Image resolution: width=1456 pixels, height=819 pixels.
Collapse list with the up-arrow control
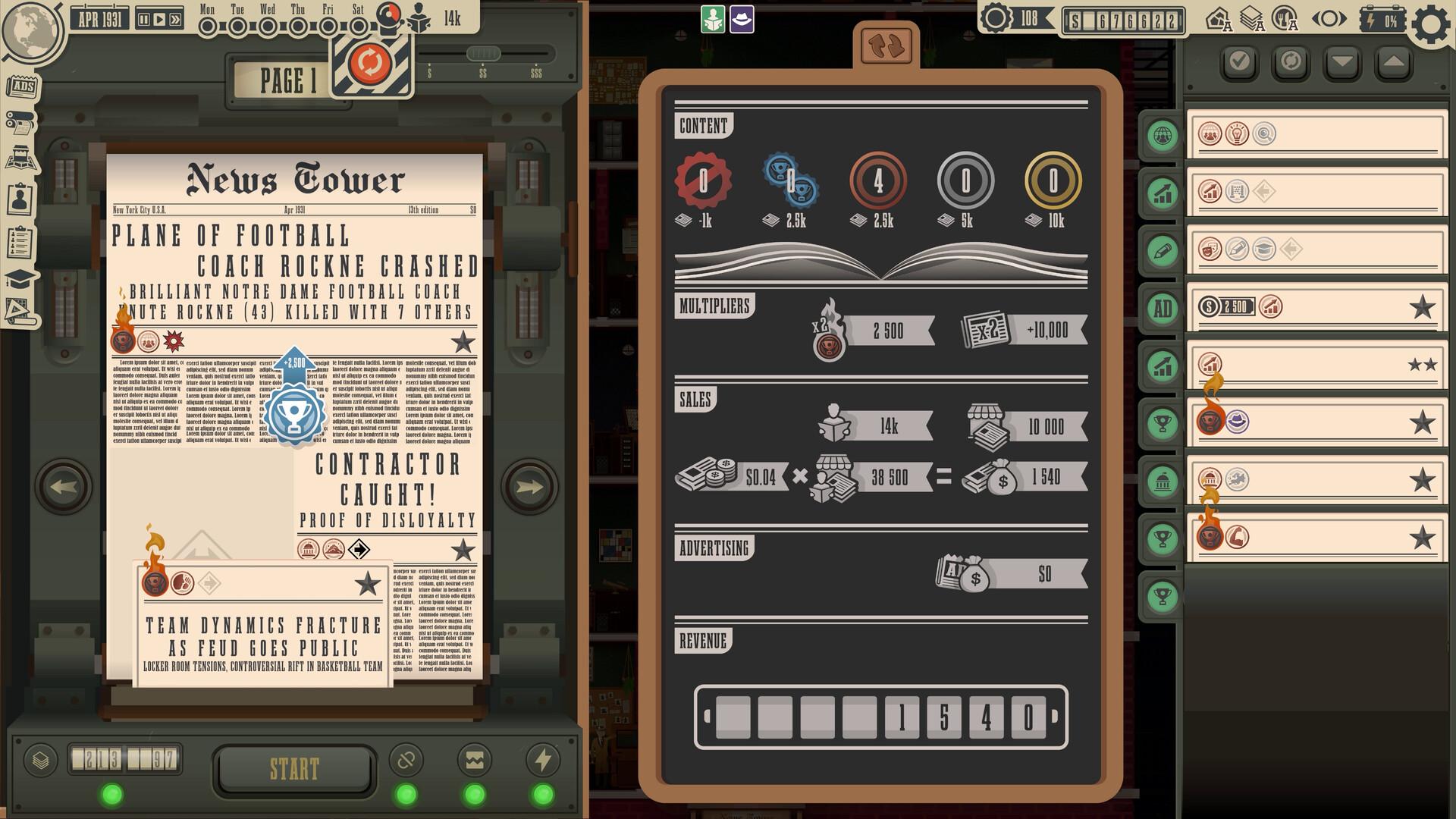[1392, 63]
